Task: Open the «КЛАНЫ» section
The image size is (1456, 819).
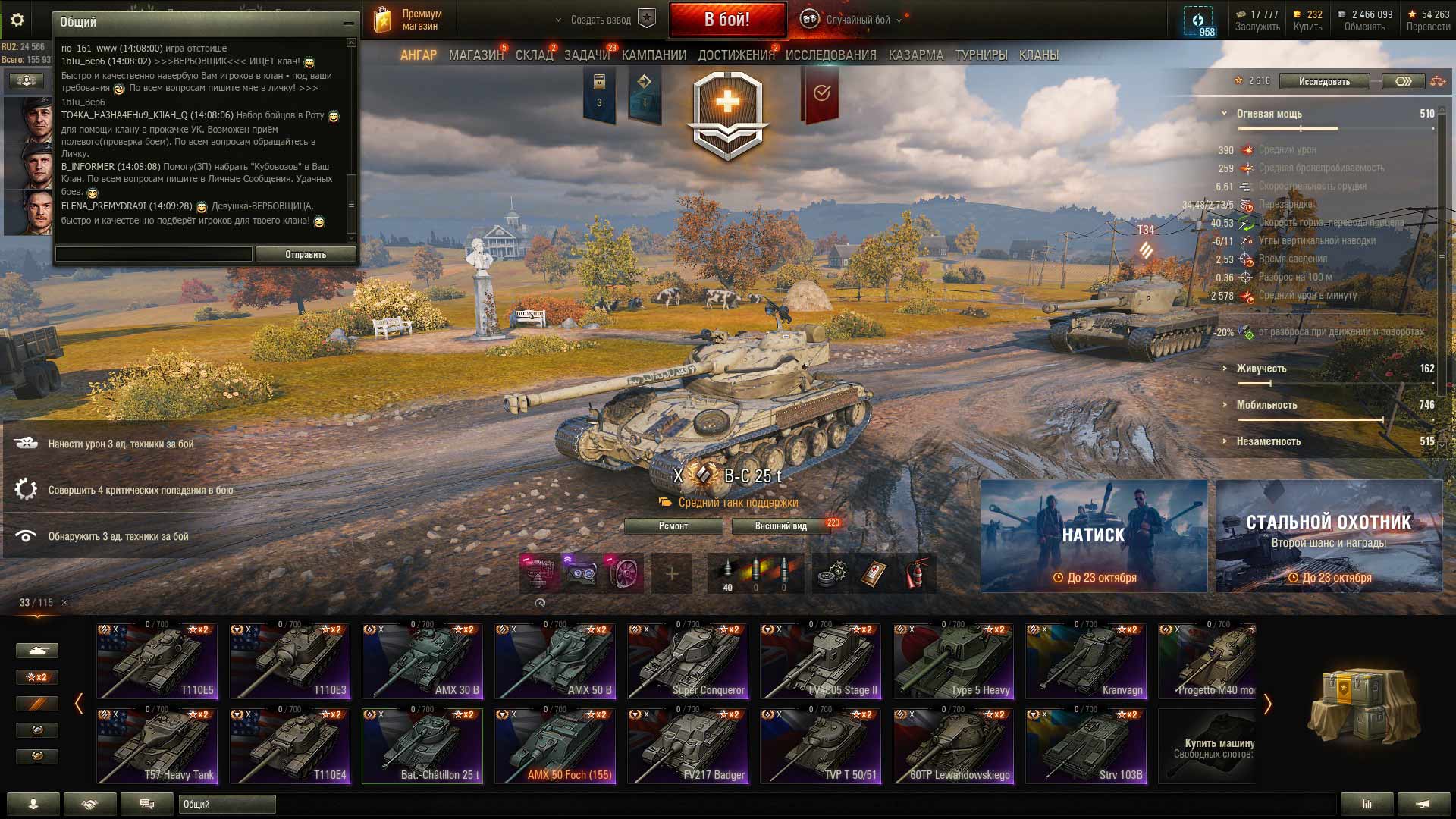Action: click(x=1038, y=55)
